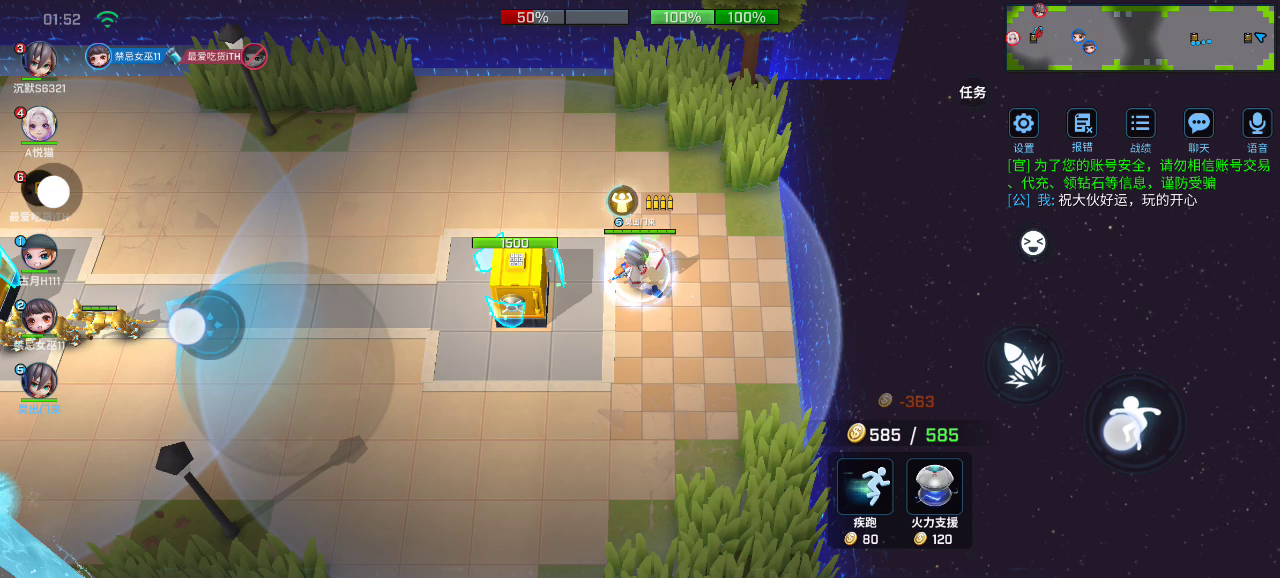Tap the laughing emoji button
Screen dimensions: 1280x578
pos(1033,243)
